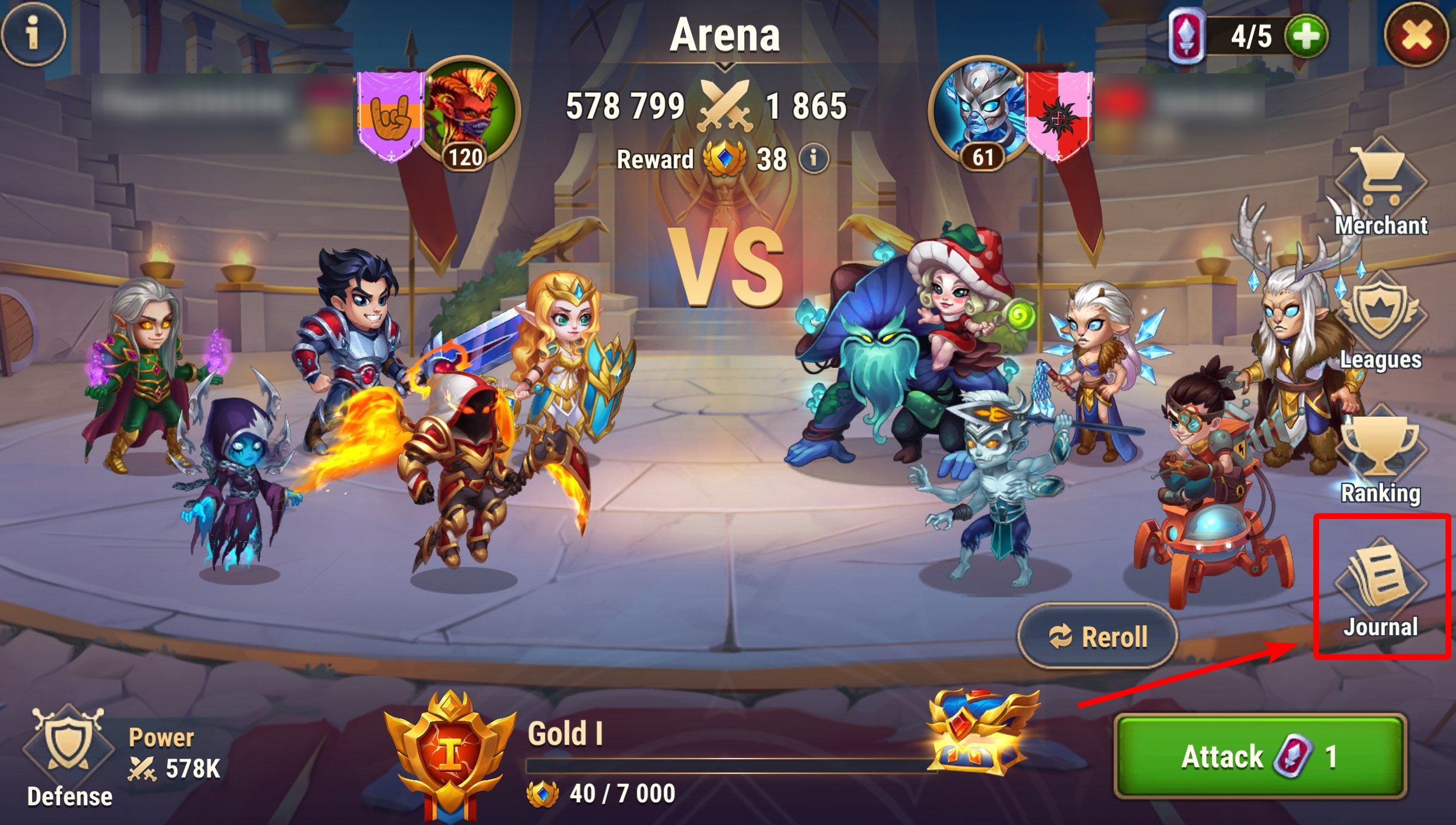Add more arena tickets with the green plus
The image size is (1456, 825).
pyautogui.click(x=1306, y=36)
